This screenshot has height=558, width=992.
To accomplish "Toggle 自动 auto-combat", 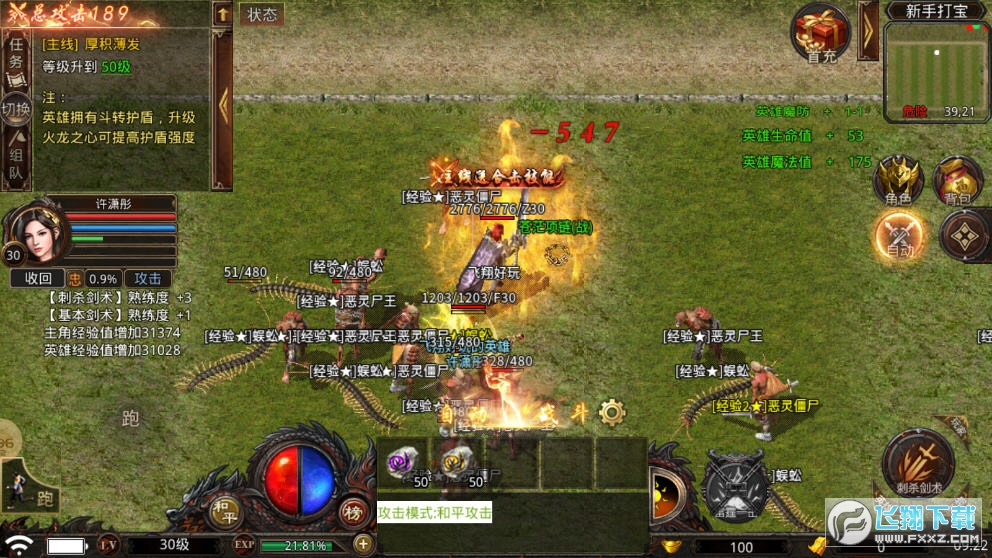I will [x=900, y=237].
